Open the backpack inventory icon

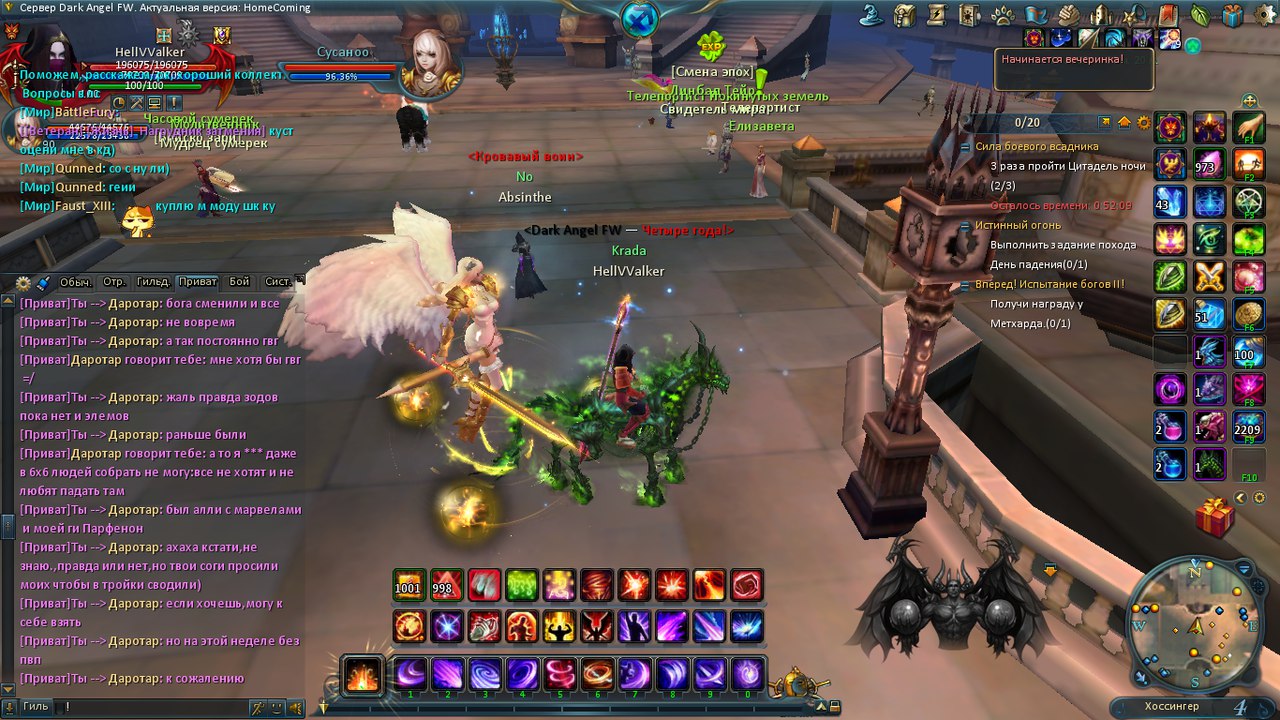point(905,15)
